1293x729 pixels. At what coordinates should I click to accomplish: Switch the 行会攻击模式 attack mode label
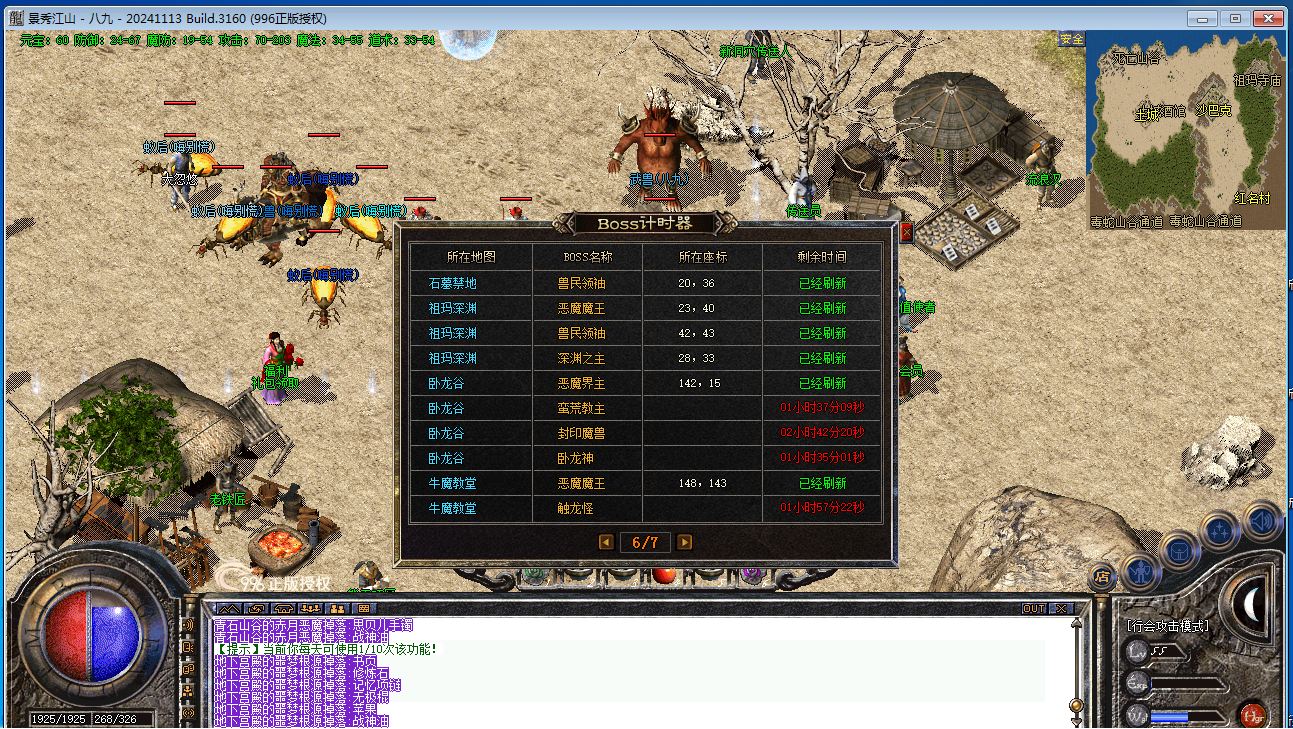tap(1168, 626)
